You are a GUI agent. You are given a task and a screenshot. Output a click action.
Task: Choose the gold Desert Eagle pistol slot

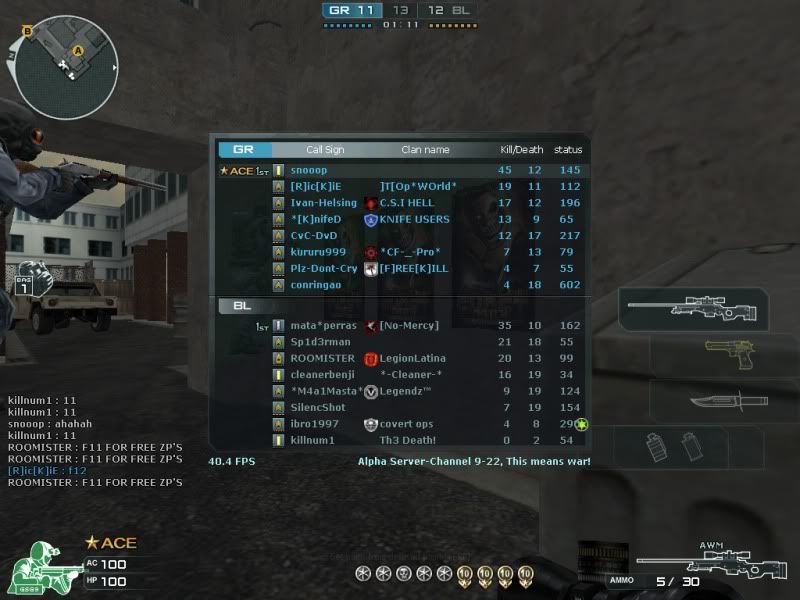pos(723,356)
